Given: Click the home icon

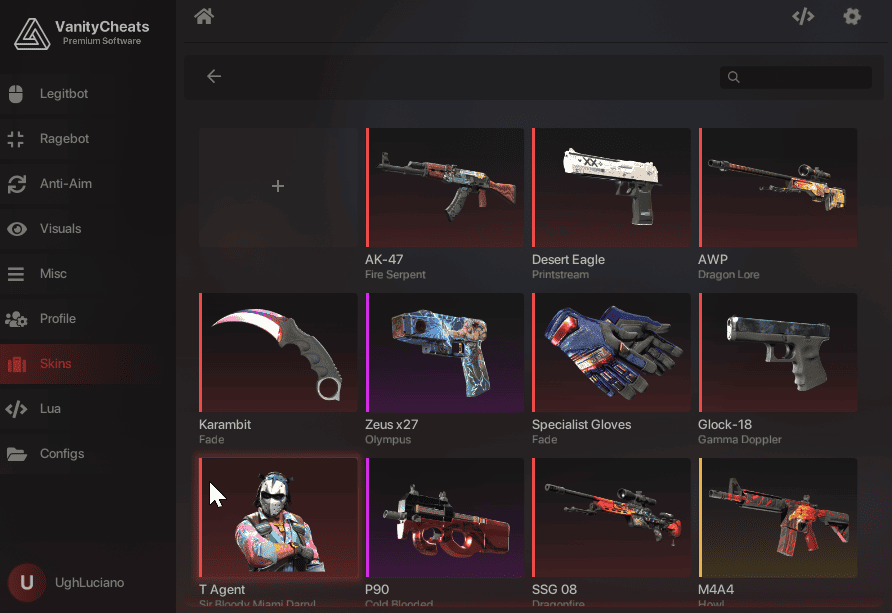Looking at the screenshot, I should [205, 16].
